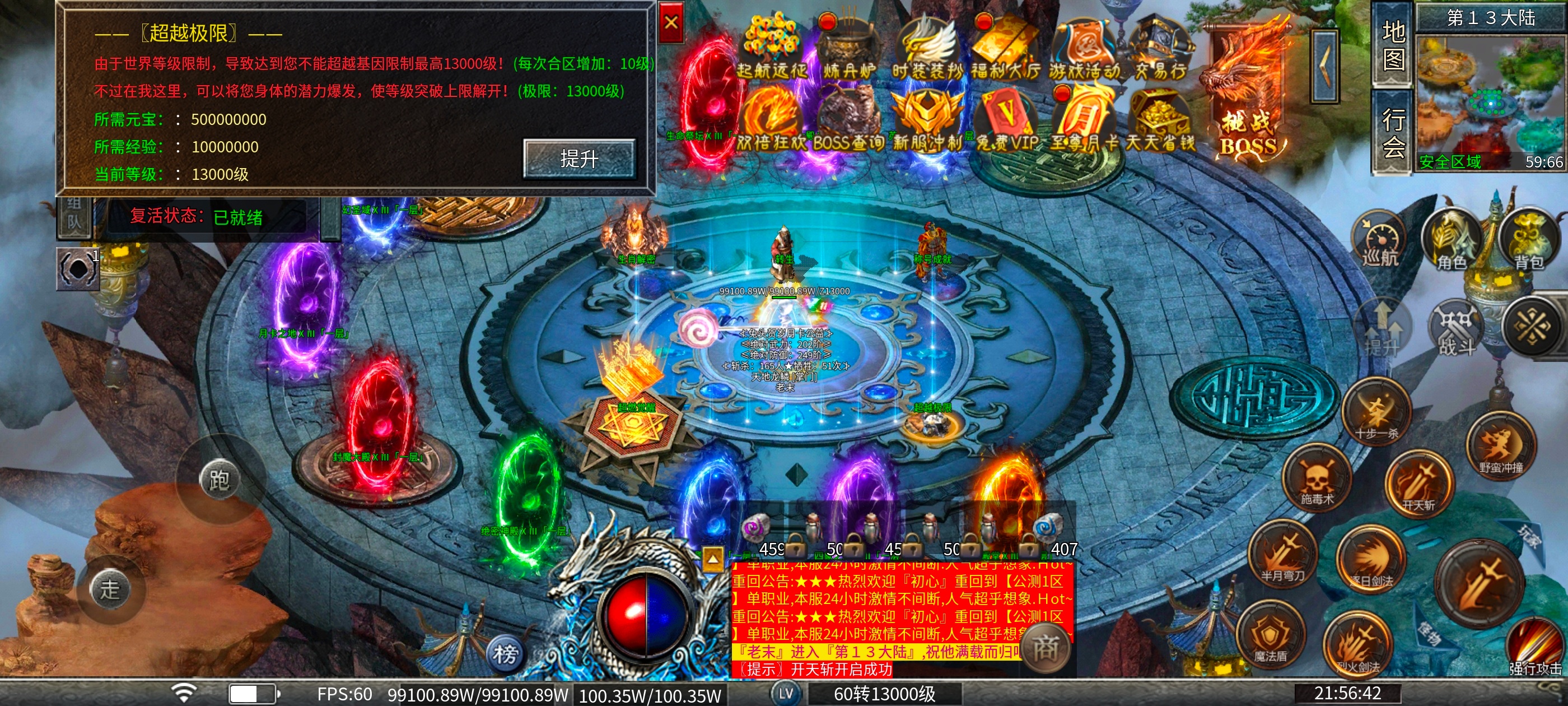Open the BOSS查询 lookup icon

click(x=849, y=122)
